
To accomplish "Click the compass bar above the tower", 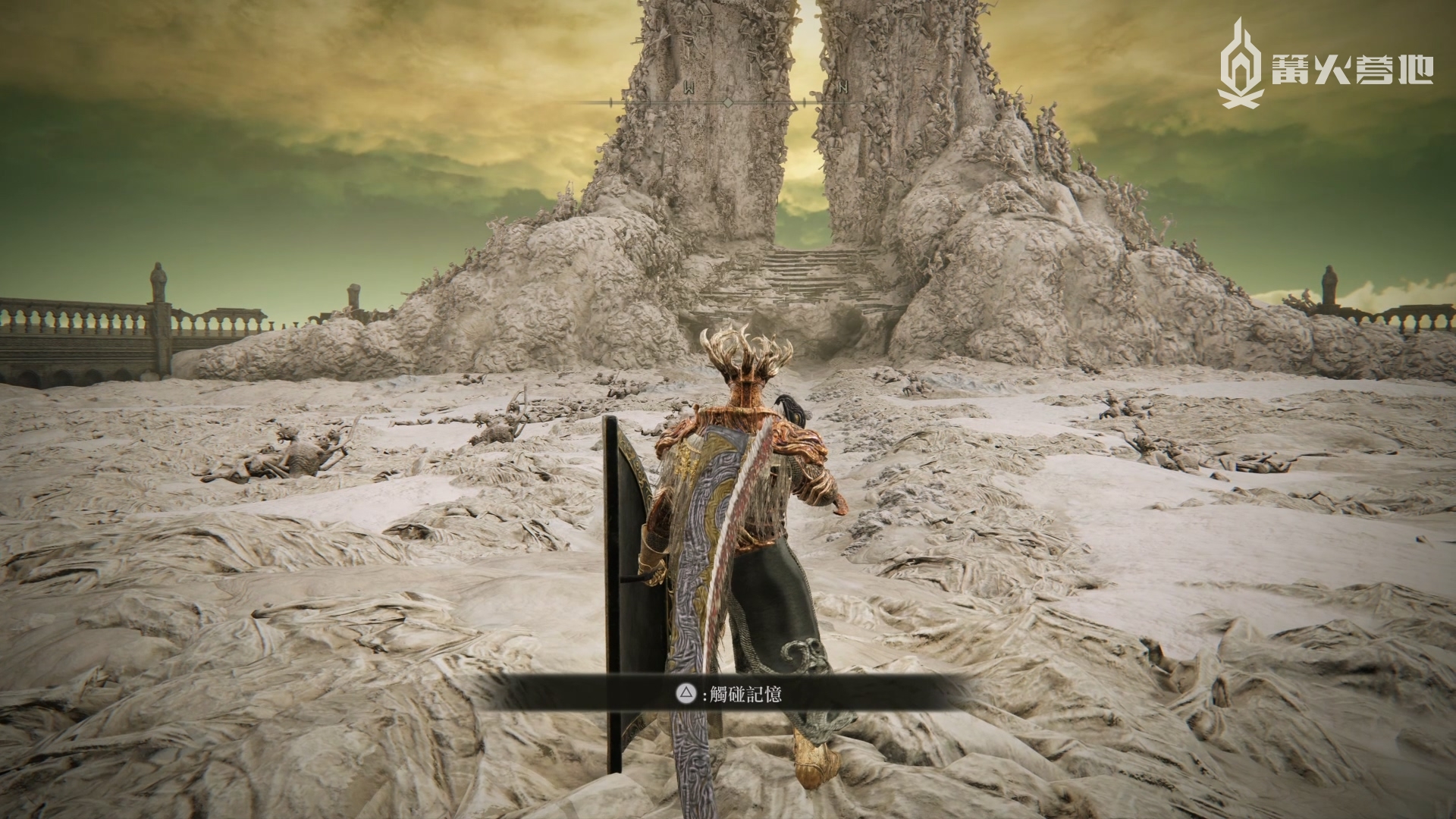I will (728, 101).
